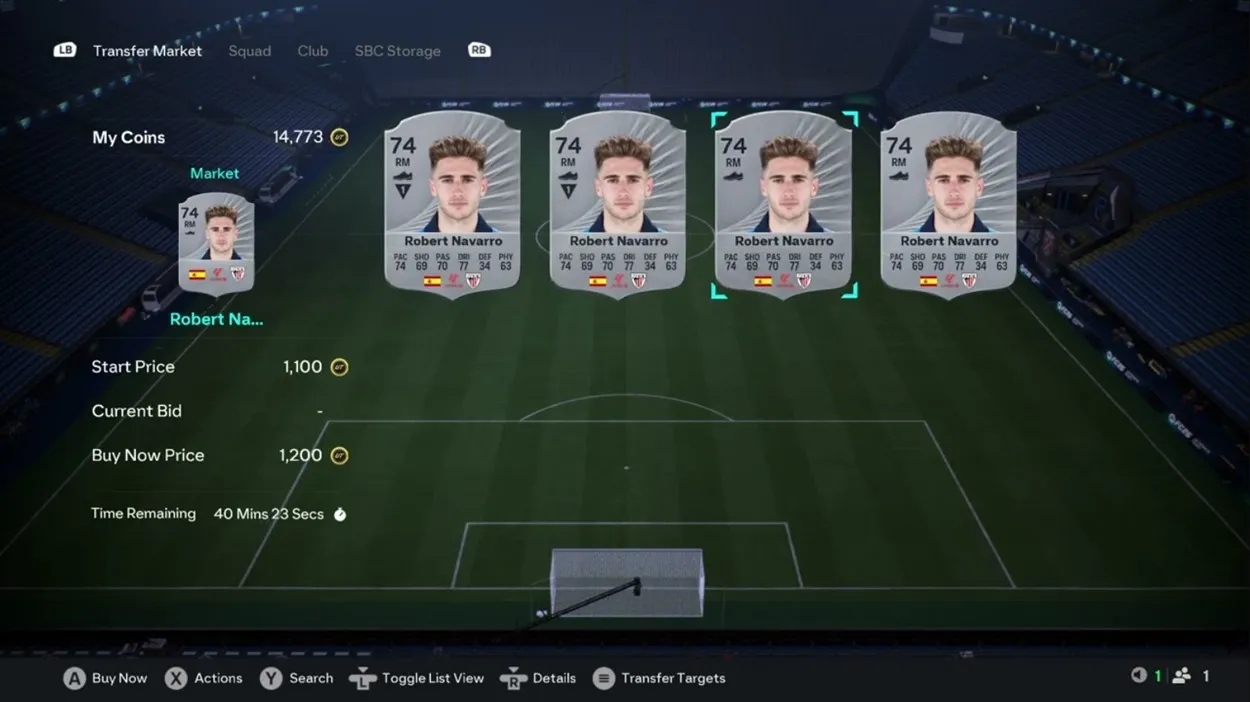Open the Club tab
1250x702 pixels.
(x=312, y=51)
